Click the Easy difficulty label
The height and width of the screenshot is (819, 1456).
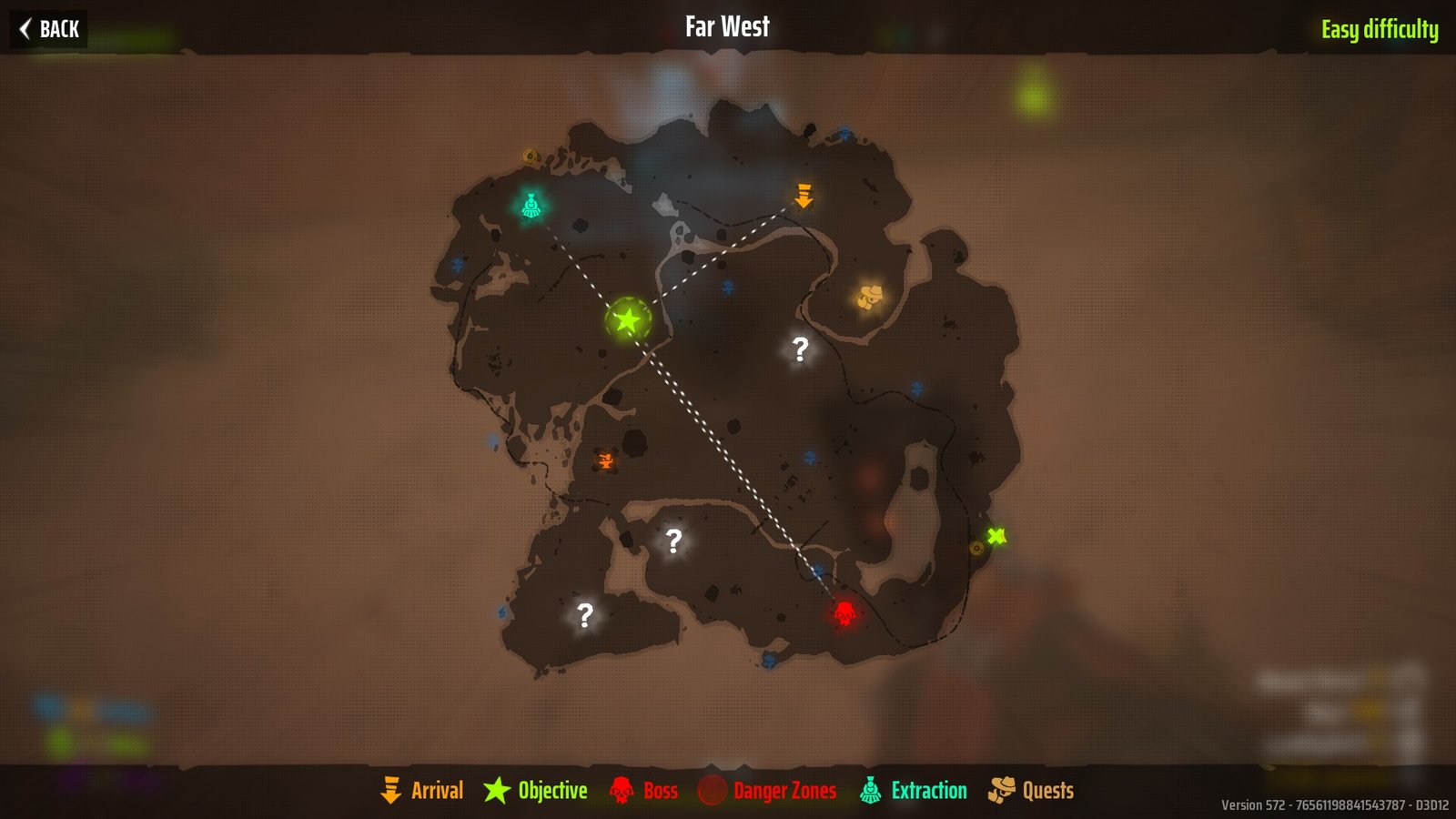[x=1380, y=27]
